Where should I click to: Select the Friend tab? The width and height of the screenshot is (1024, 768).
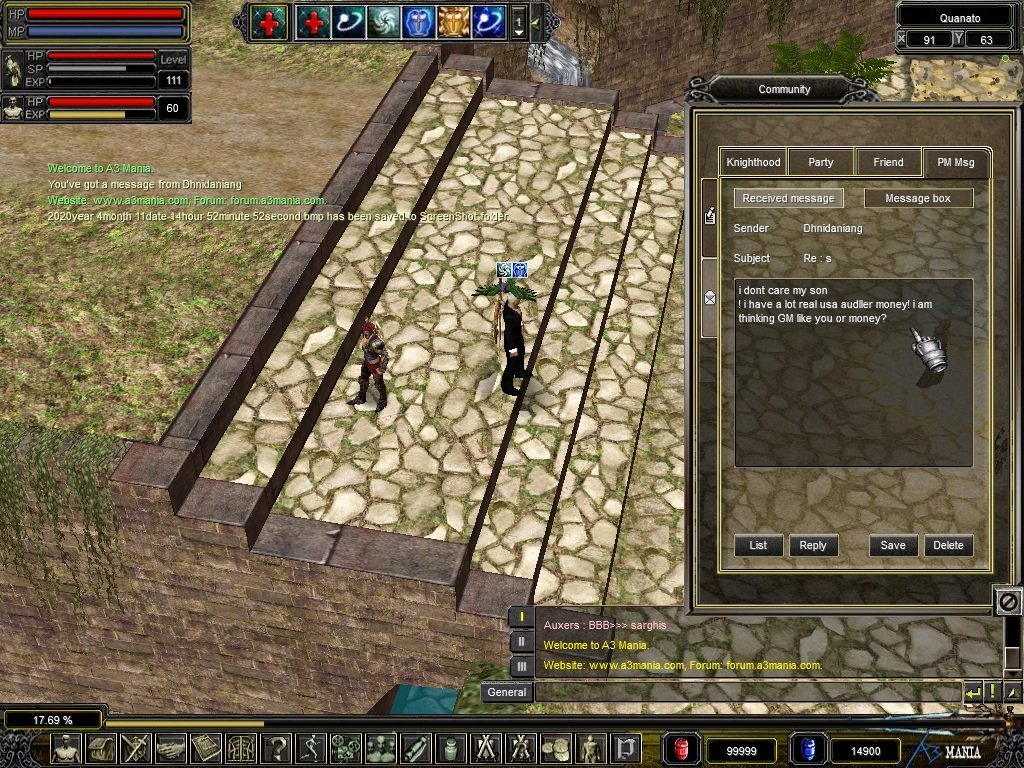888,162
